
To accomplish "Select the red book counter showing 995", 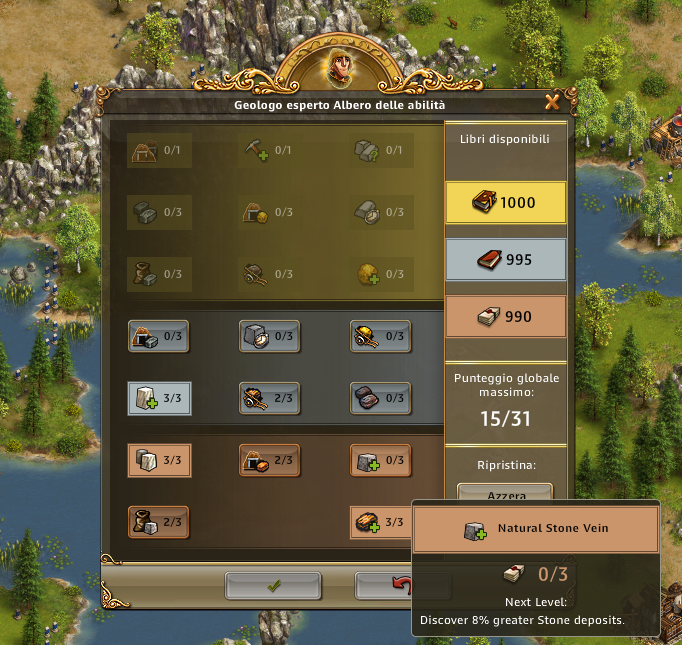I will point(505,260).
